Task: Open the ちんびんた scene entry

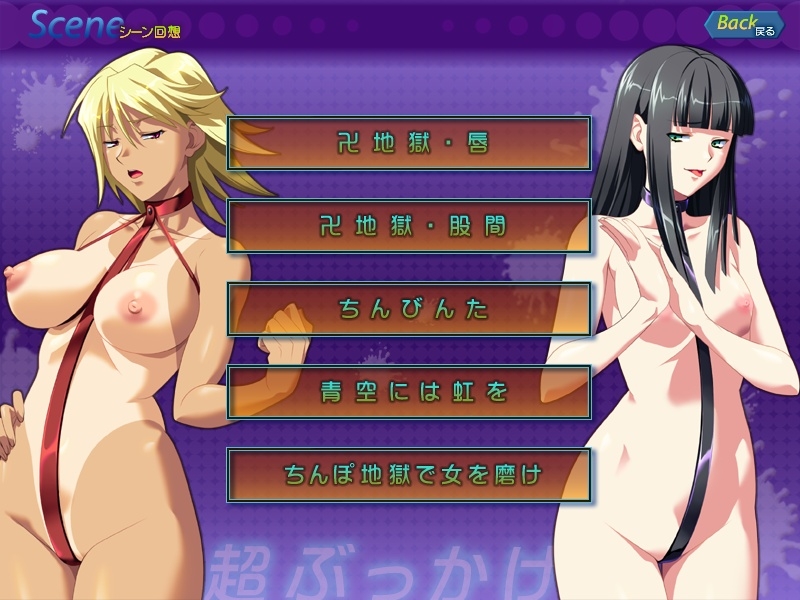Action: coord(408,309)
